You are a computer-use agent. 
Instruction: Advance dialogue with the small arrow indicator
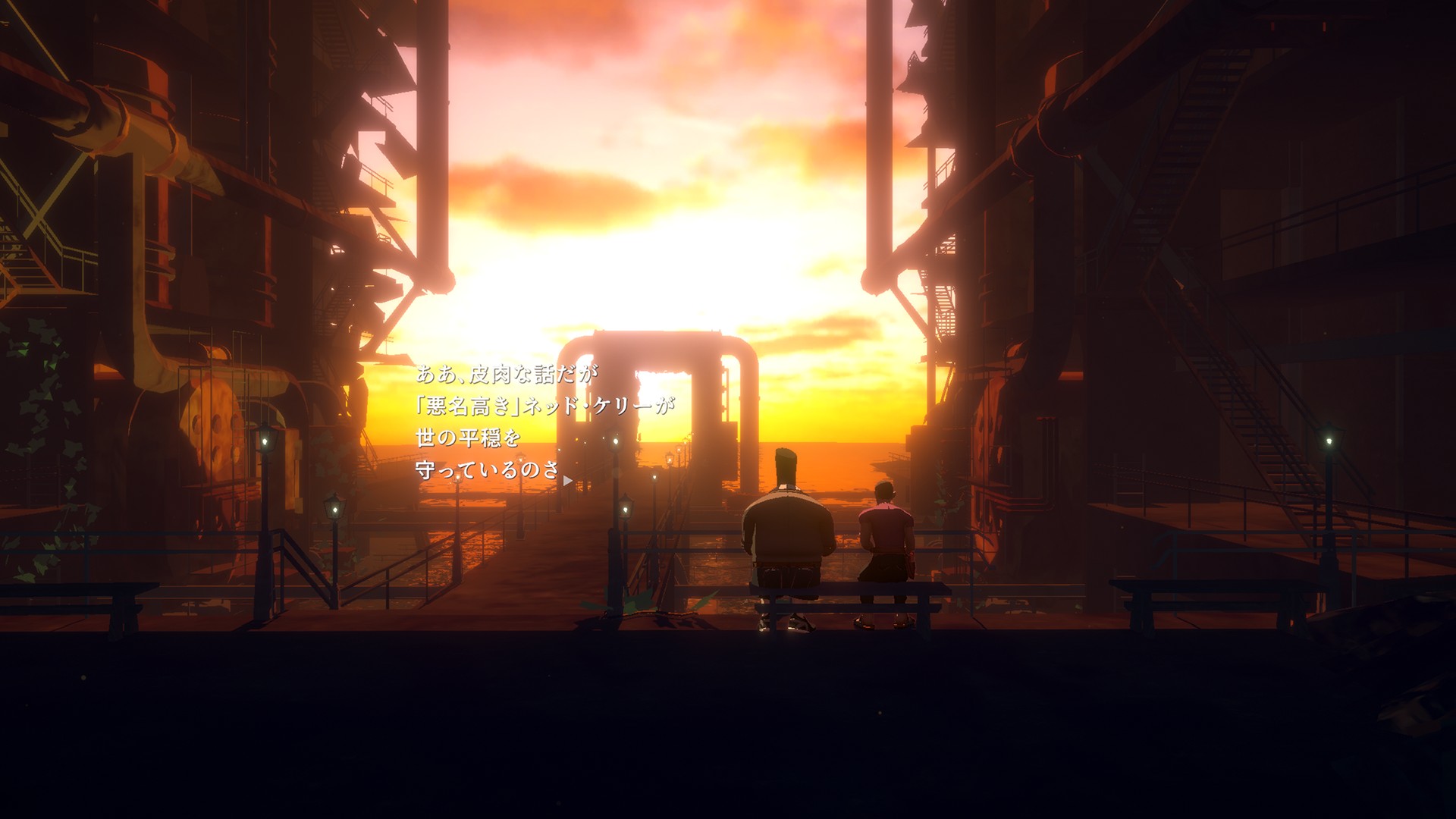coord(567,480)
